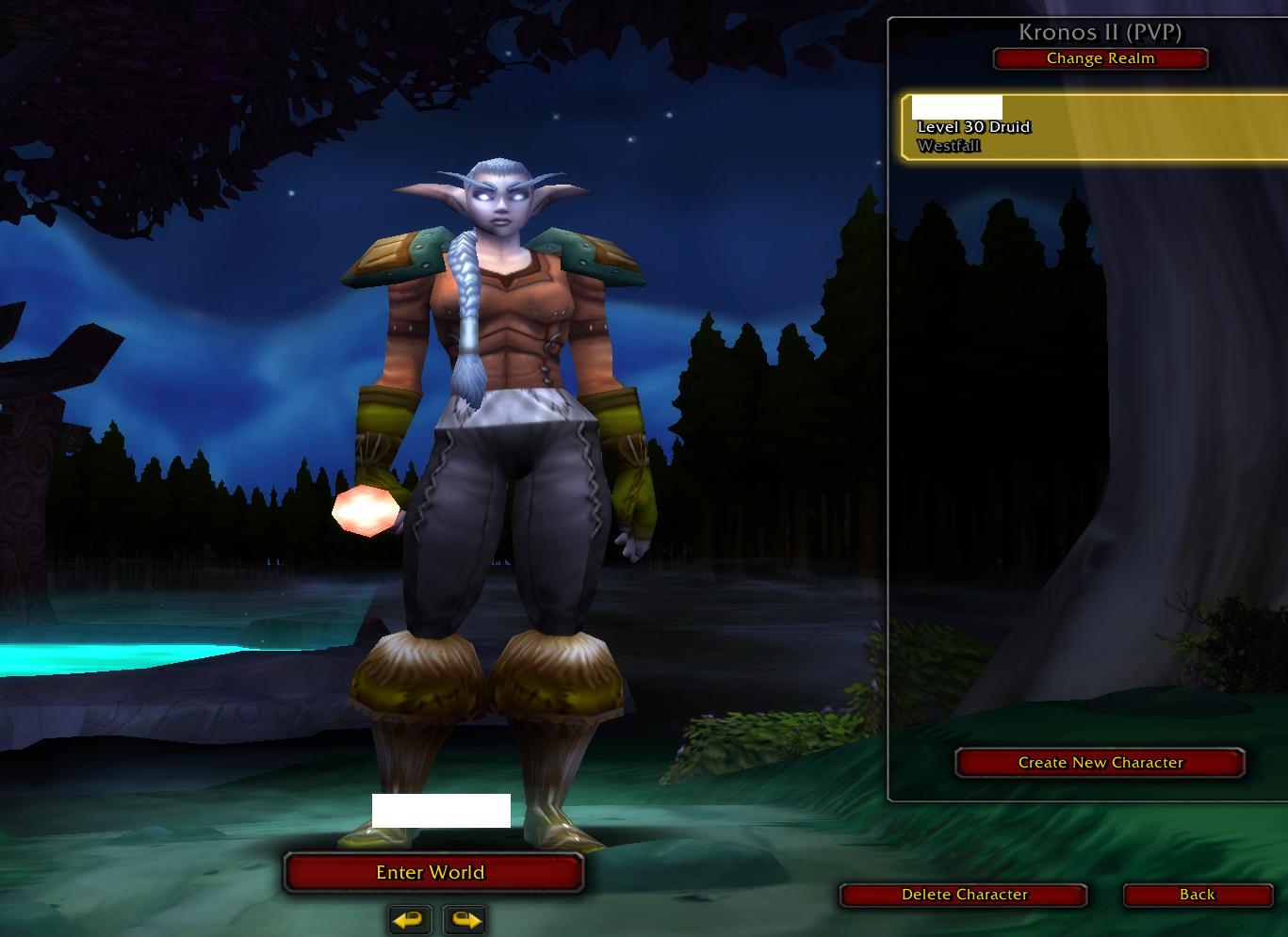Open the Change Realm list
The width and height of the screenshot is (1288, 937).
(x=1100, y=58)
